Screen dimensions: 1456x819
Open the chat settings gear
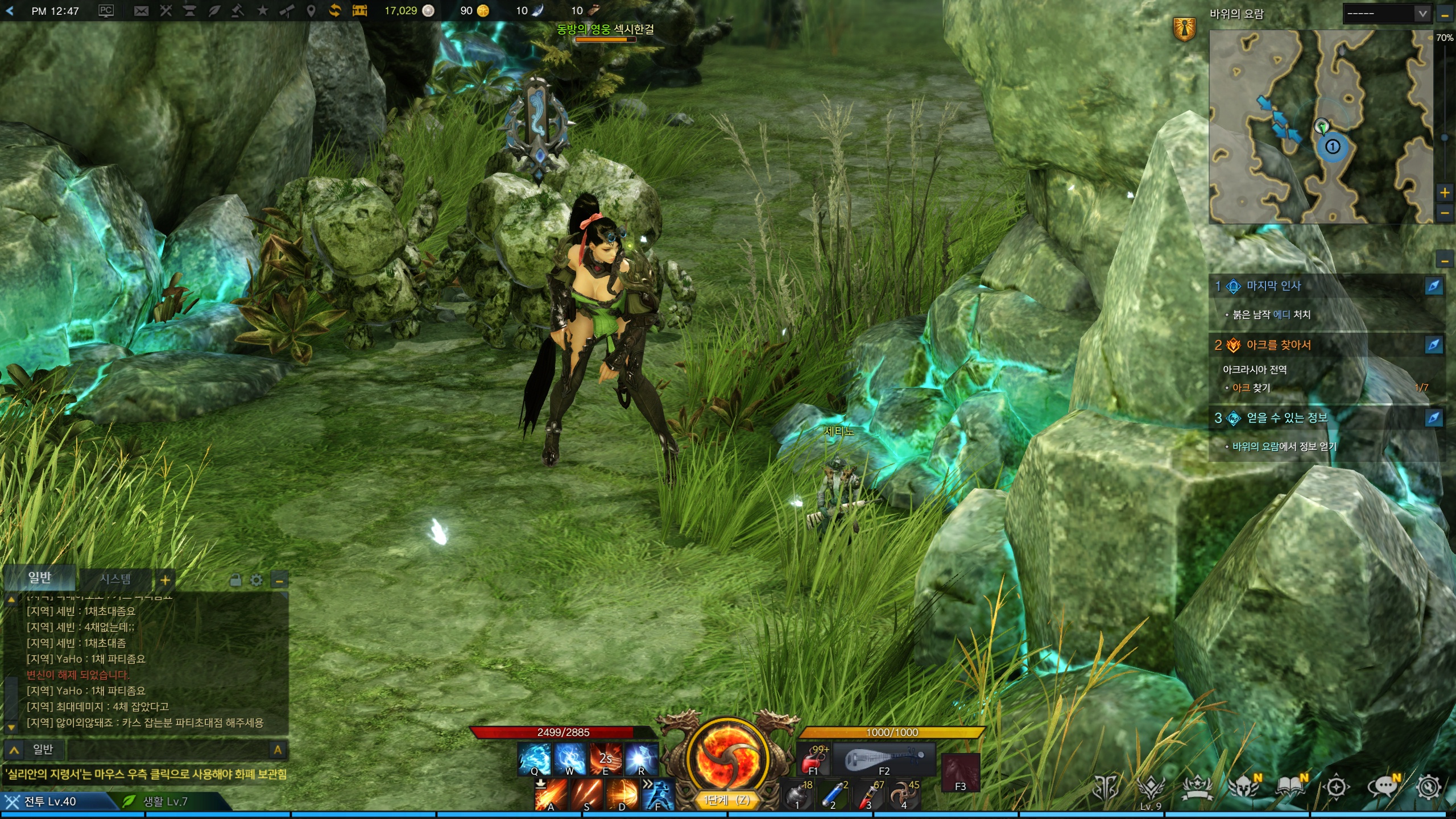pyautogui.click(x=257, y=580)
